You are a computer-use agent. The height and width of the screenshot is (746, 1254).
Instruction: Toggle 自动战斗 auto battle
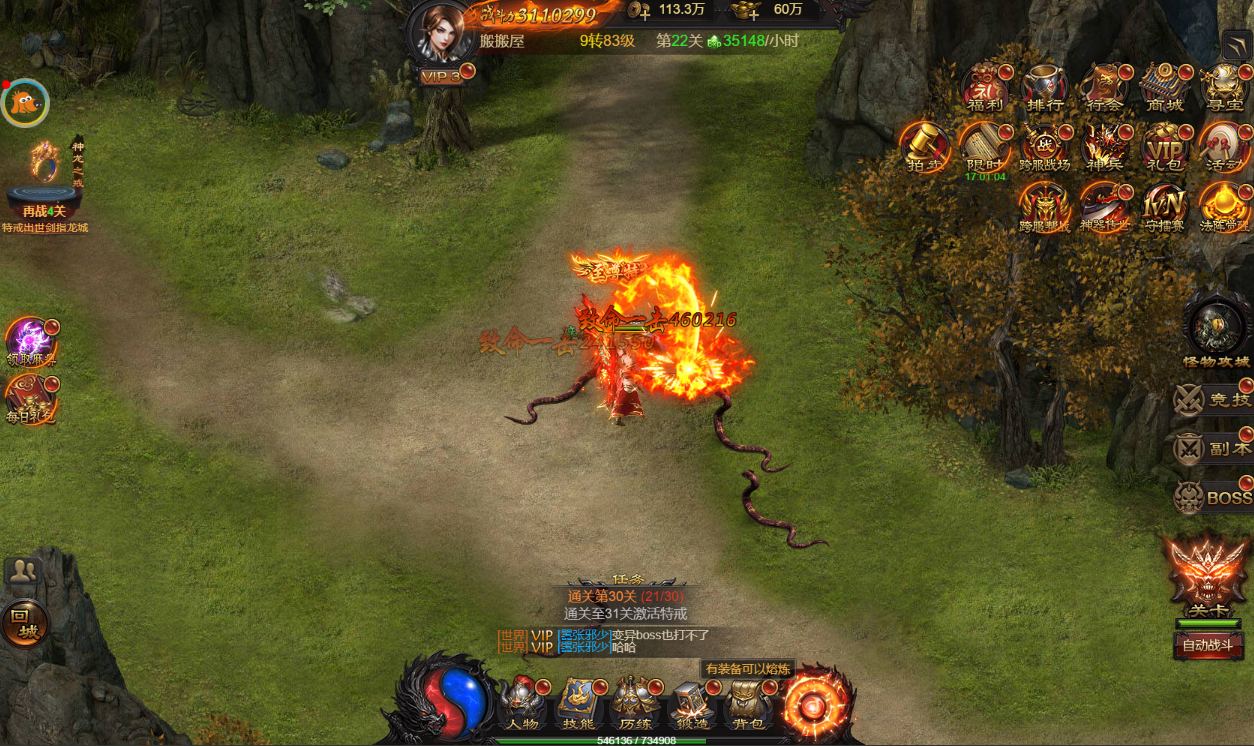(1209, 645)
